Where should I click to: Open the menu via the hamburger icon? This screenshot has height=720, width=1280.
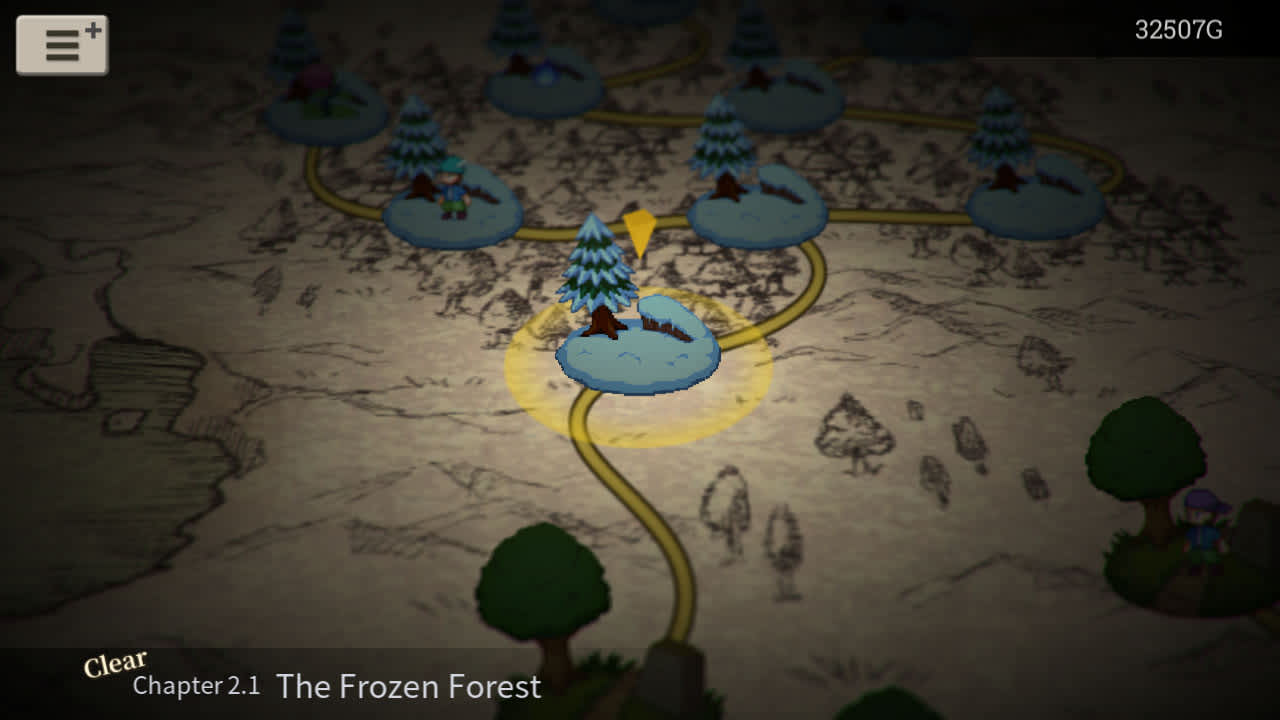pyautogui.click(x=62, y=44)
